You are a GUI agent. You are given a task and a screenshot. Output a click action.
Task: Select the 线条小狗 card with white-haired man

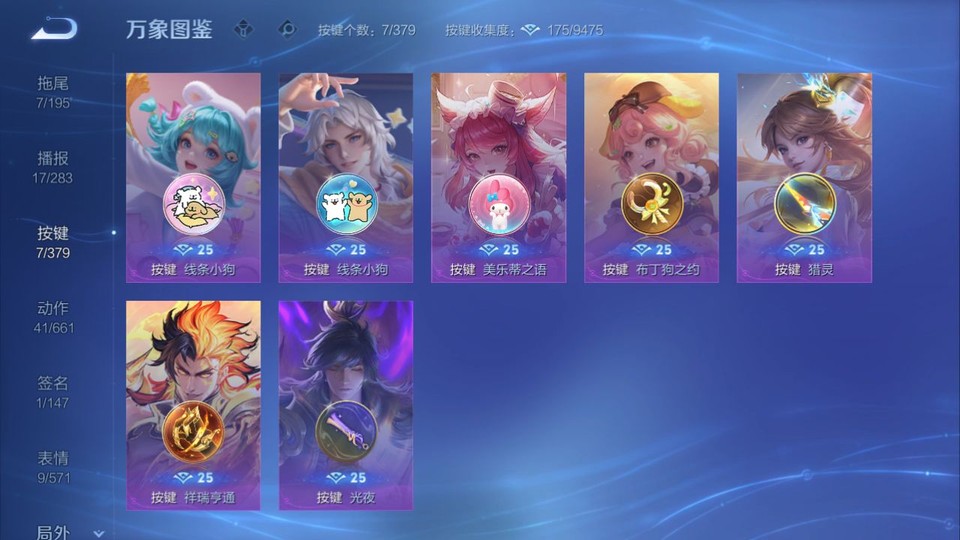point(346,177)
